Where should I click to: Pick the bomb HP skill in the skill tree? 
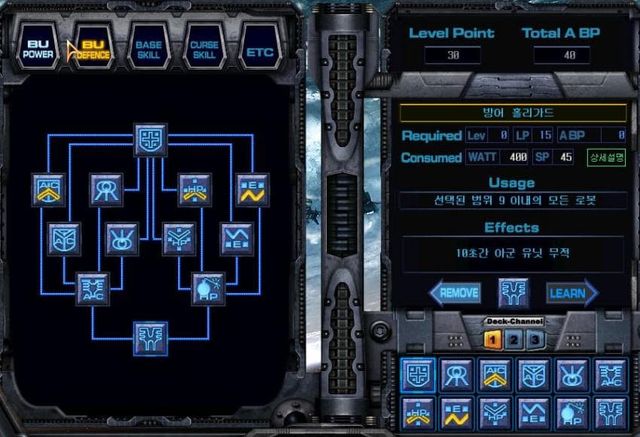(207, 288)
